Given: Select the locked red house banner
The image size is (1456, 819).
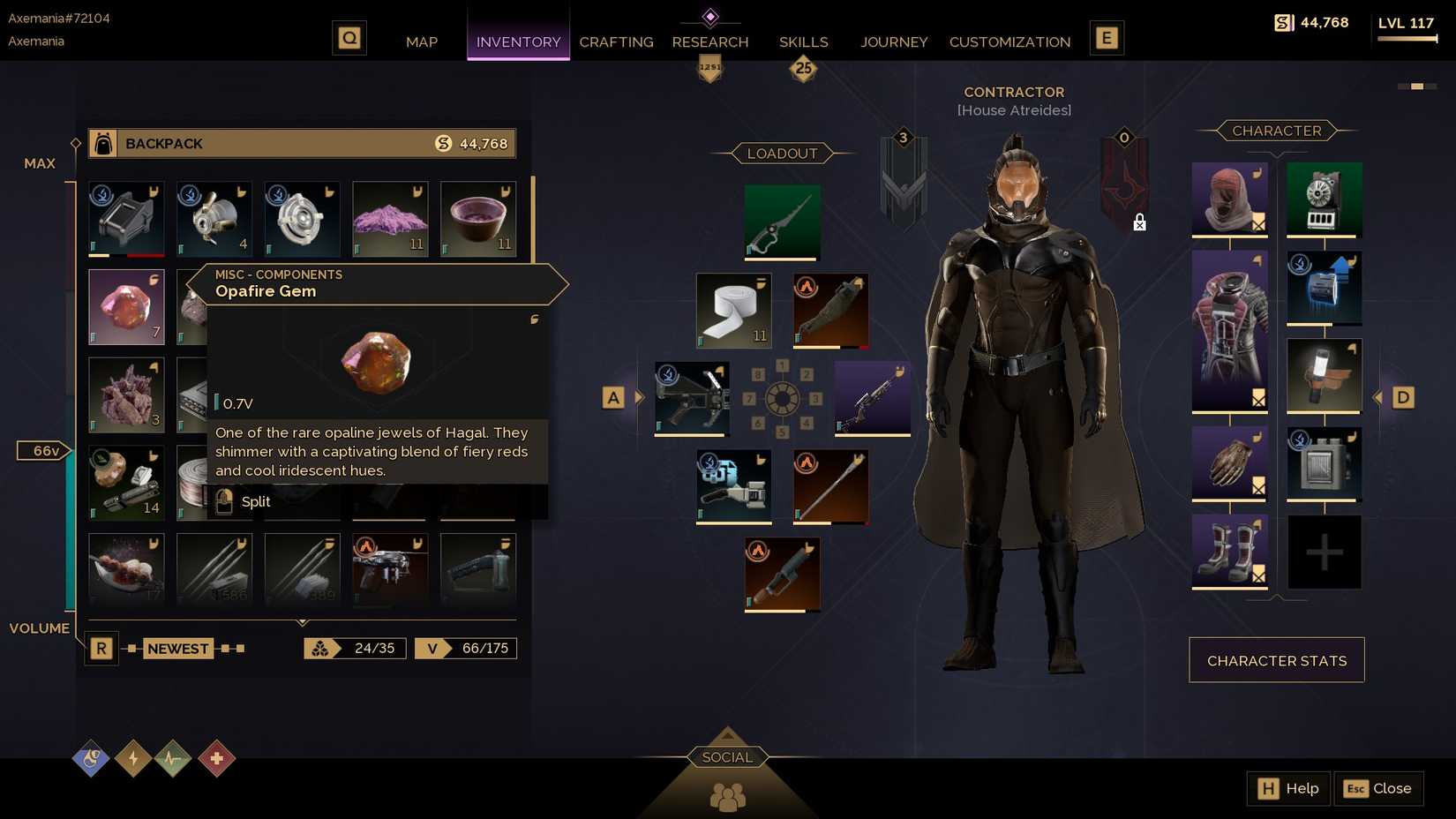Looking at the screenshot, I should tap(1123, 177).
